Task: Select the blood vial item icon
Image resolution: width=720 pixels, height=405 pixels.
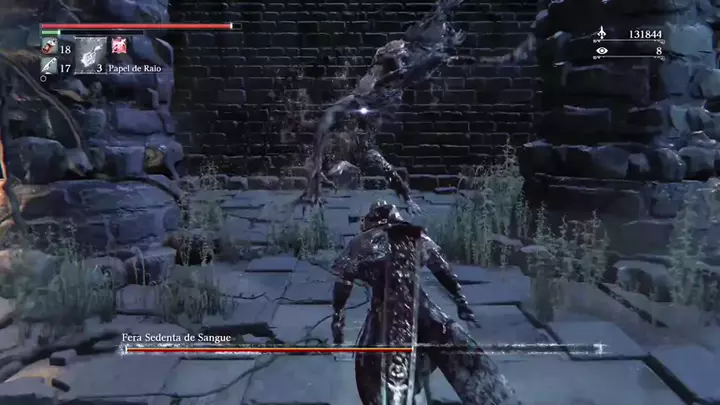Action: coord(49,48)
